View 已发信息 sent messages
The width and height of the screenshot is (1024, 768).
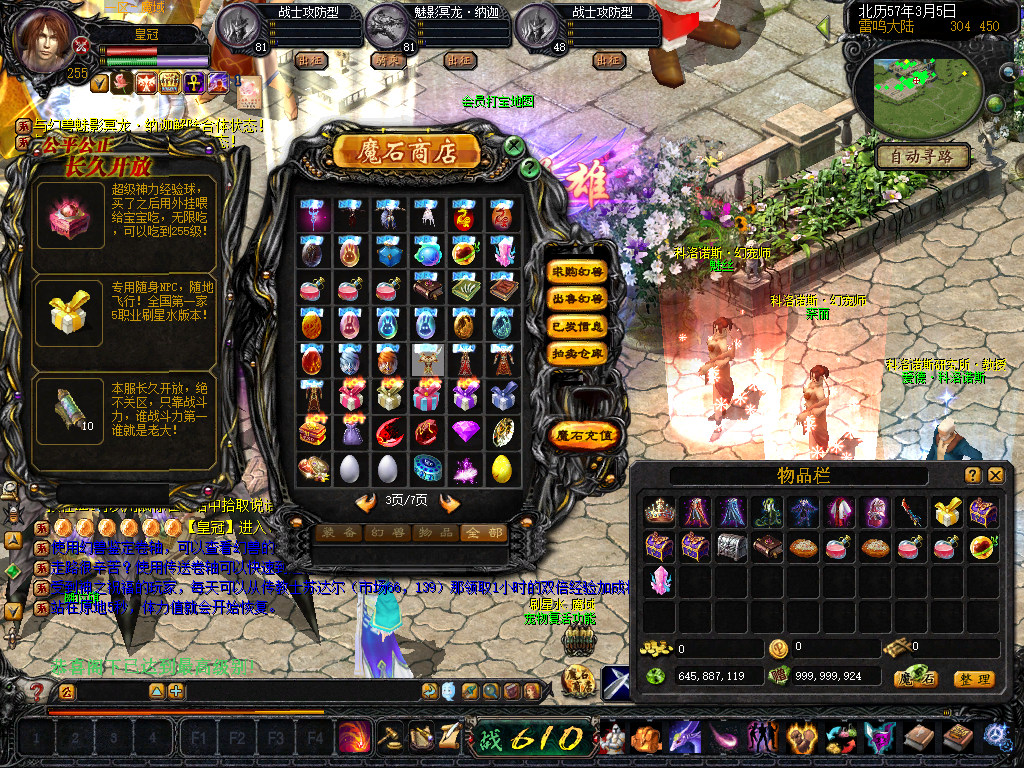(x=577, y=326)
